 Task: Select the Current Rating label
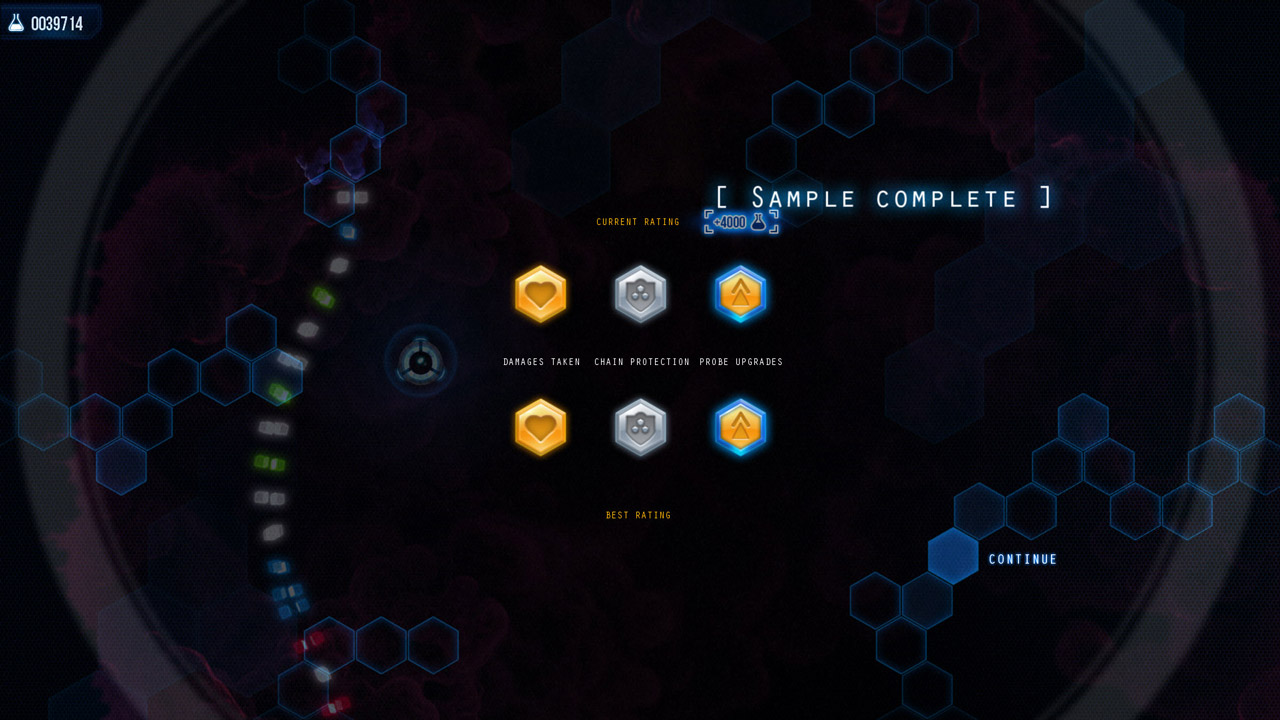(x=637, y=222)
